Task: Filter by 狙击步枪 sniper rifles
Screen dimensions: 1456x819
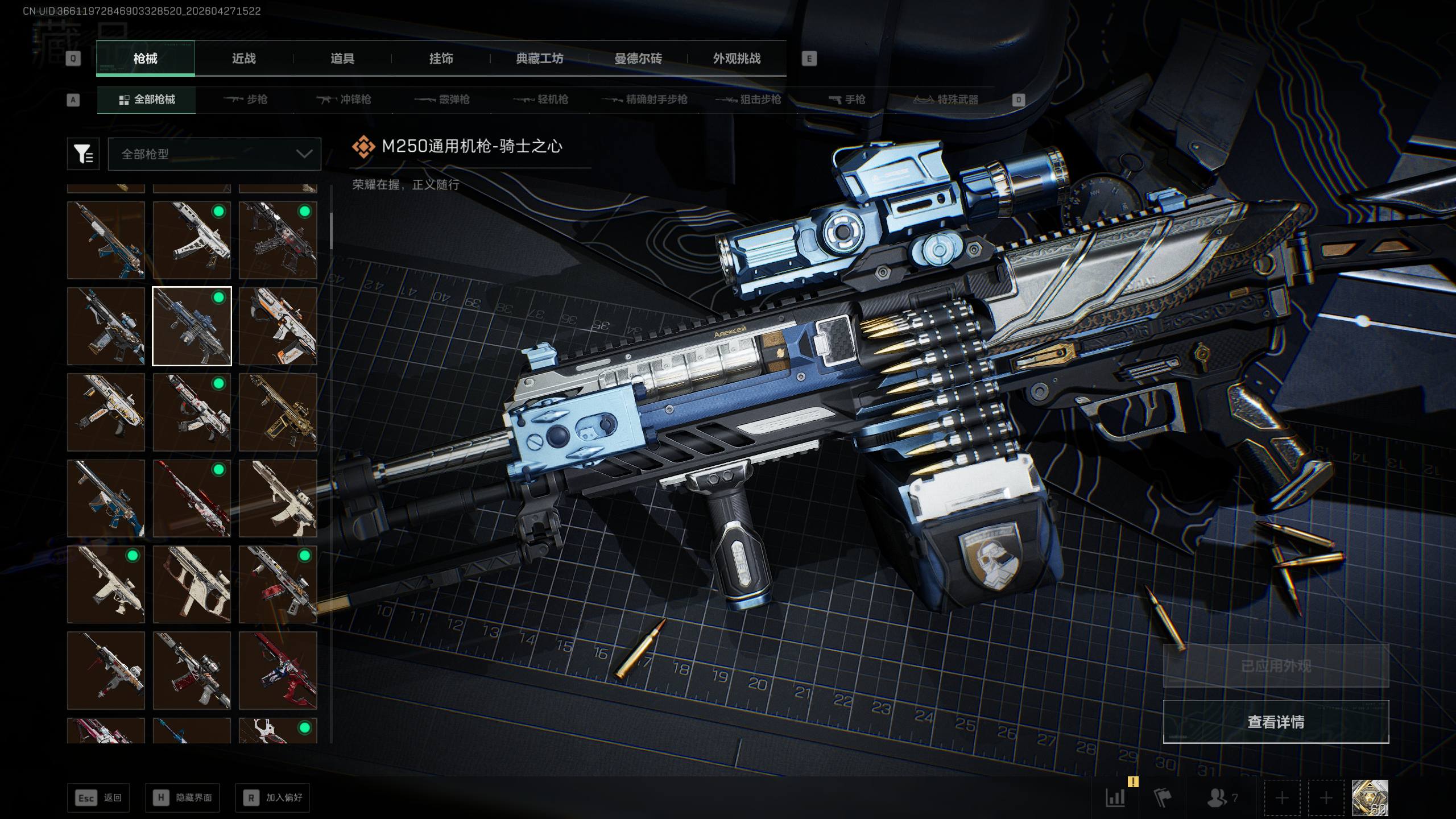Action: coord(748,100)
